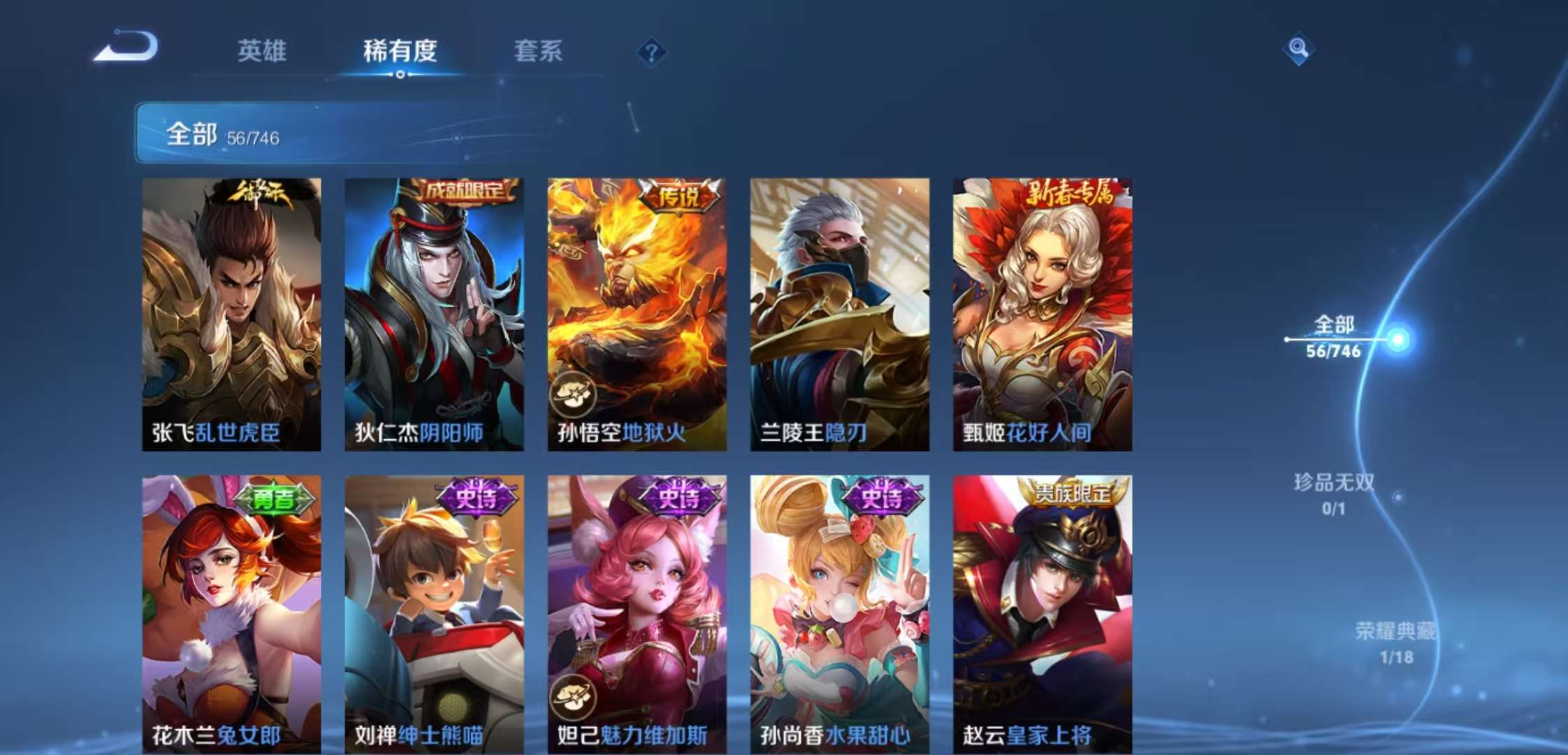This screenshot has height=755, width=1568.
Task: Select the 稀有度 tab
Action: 400,51
